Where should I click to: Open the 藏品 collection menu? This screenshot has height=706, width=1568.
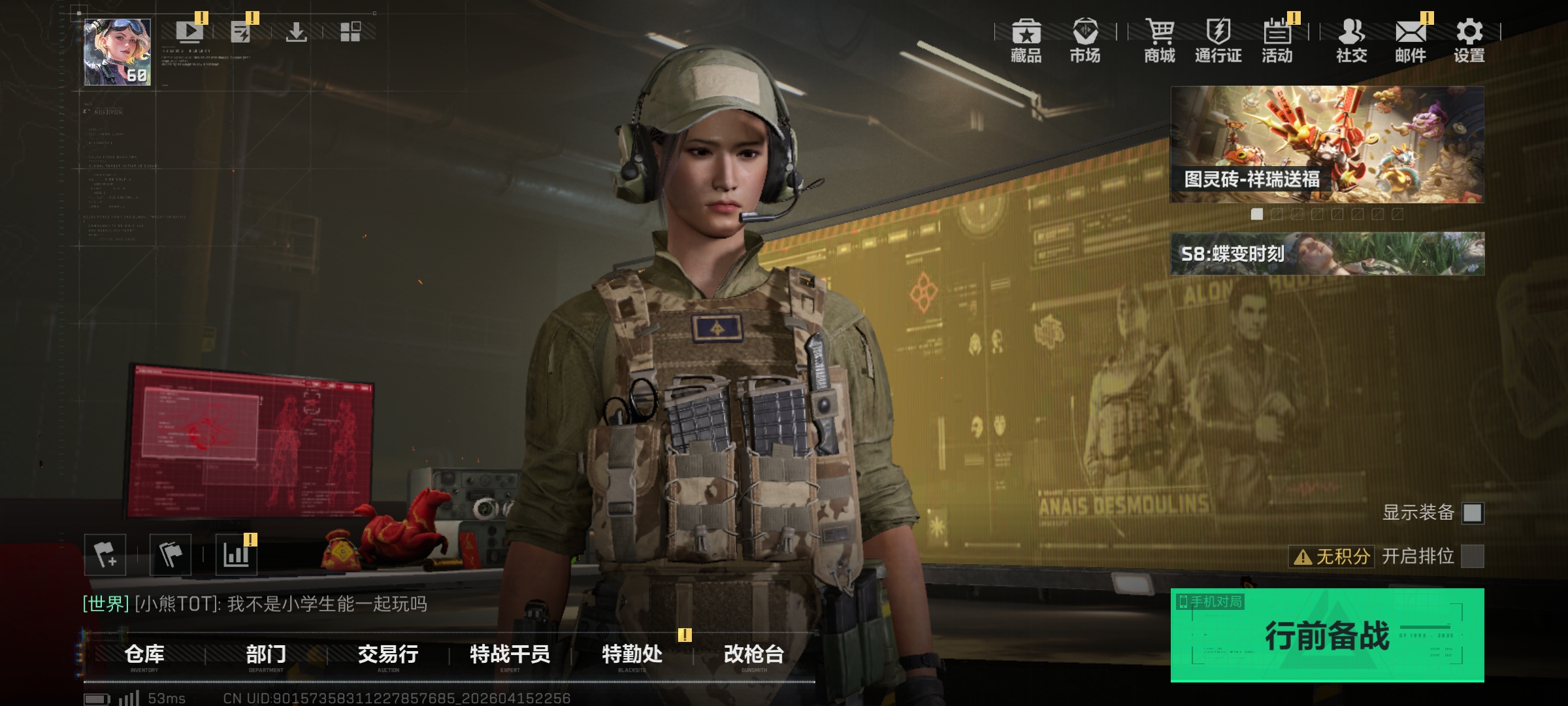[x=1026, y=41]
